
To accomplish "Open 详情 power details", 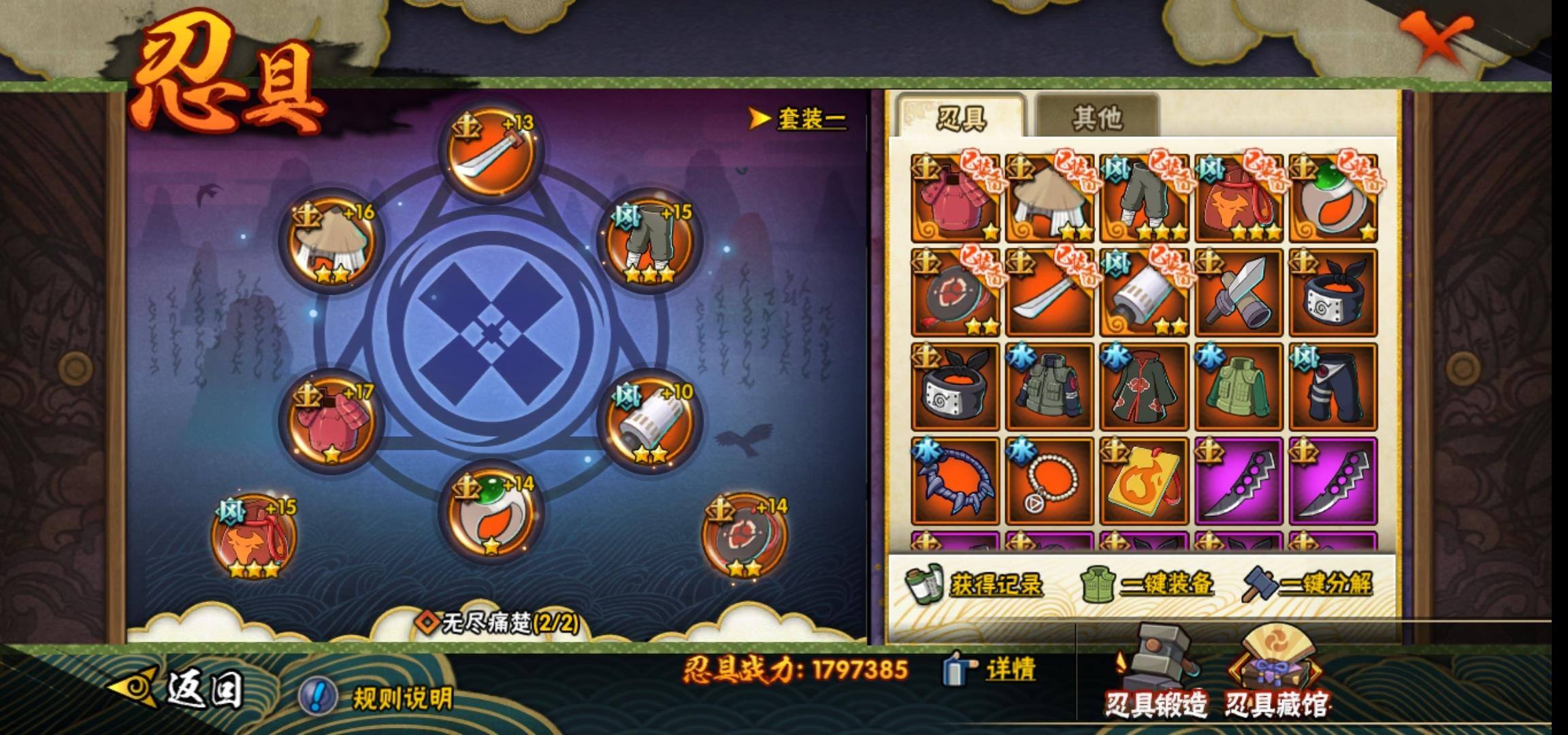I will [991, 670].
